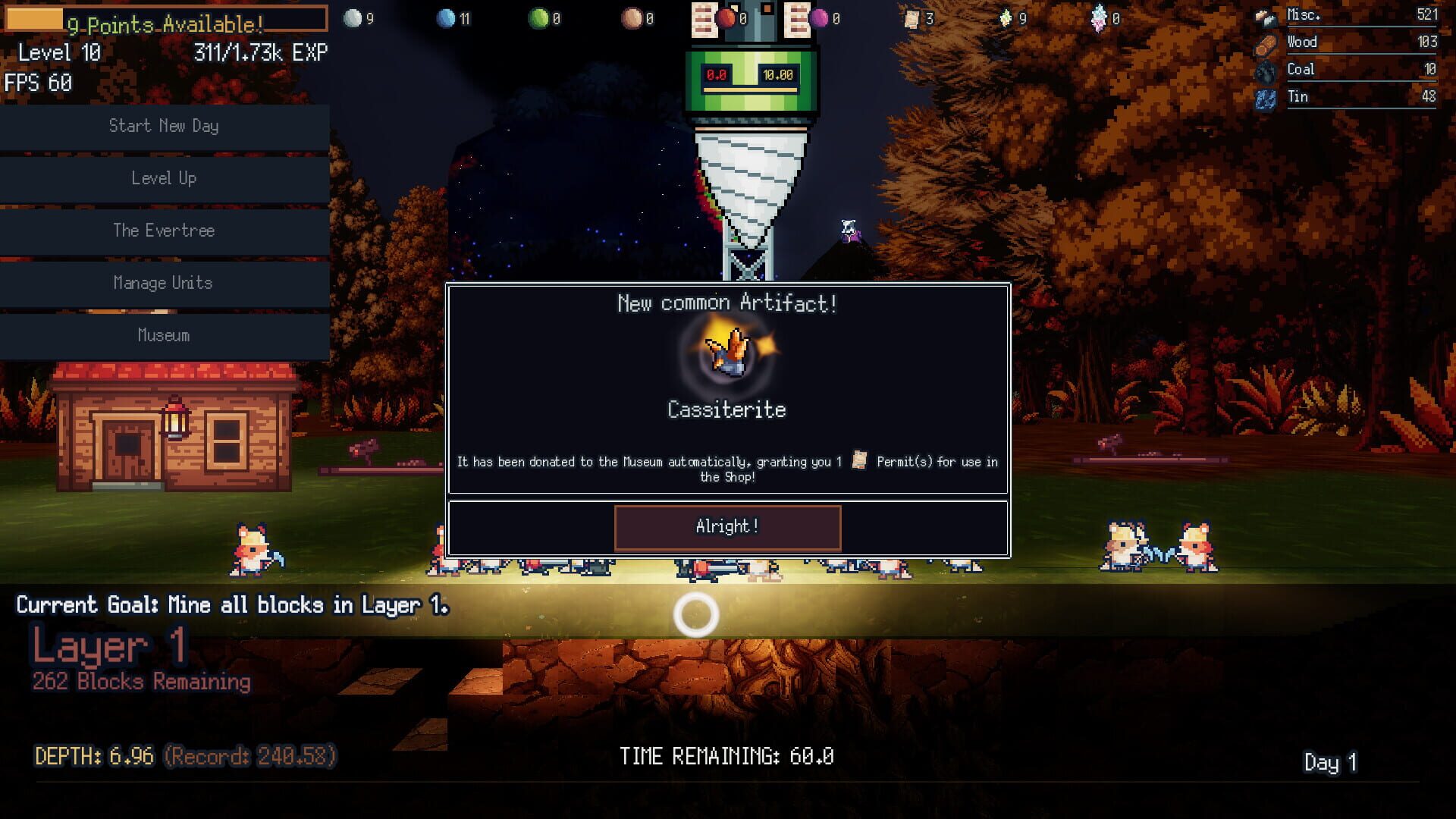
Task: Dismiss the artifact popup with Alright!
Action: (x=726, y=526)
